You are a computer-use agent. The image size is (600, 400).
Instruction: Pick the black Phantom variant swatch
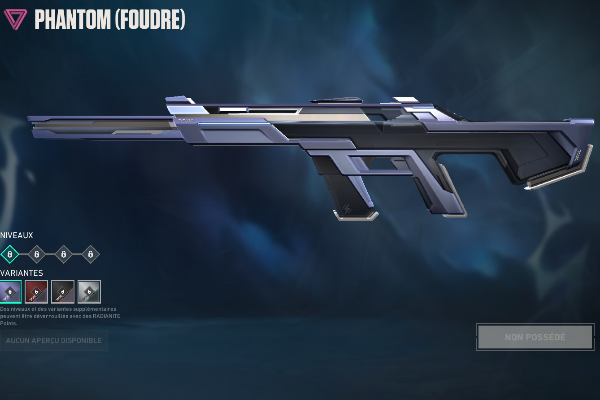(x=63, y=292)
